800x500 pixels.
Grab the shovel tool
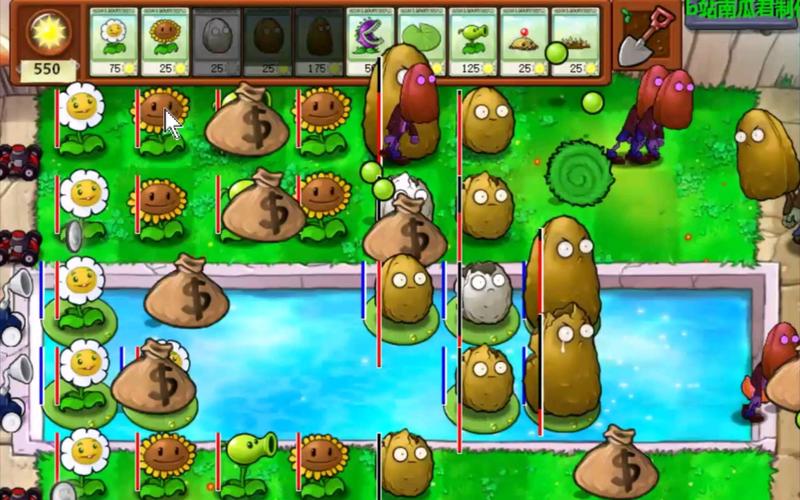point(636,40)
